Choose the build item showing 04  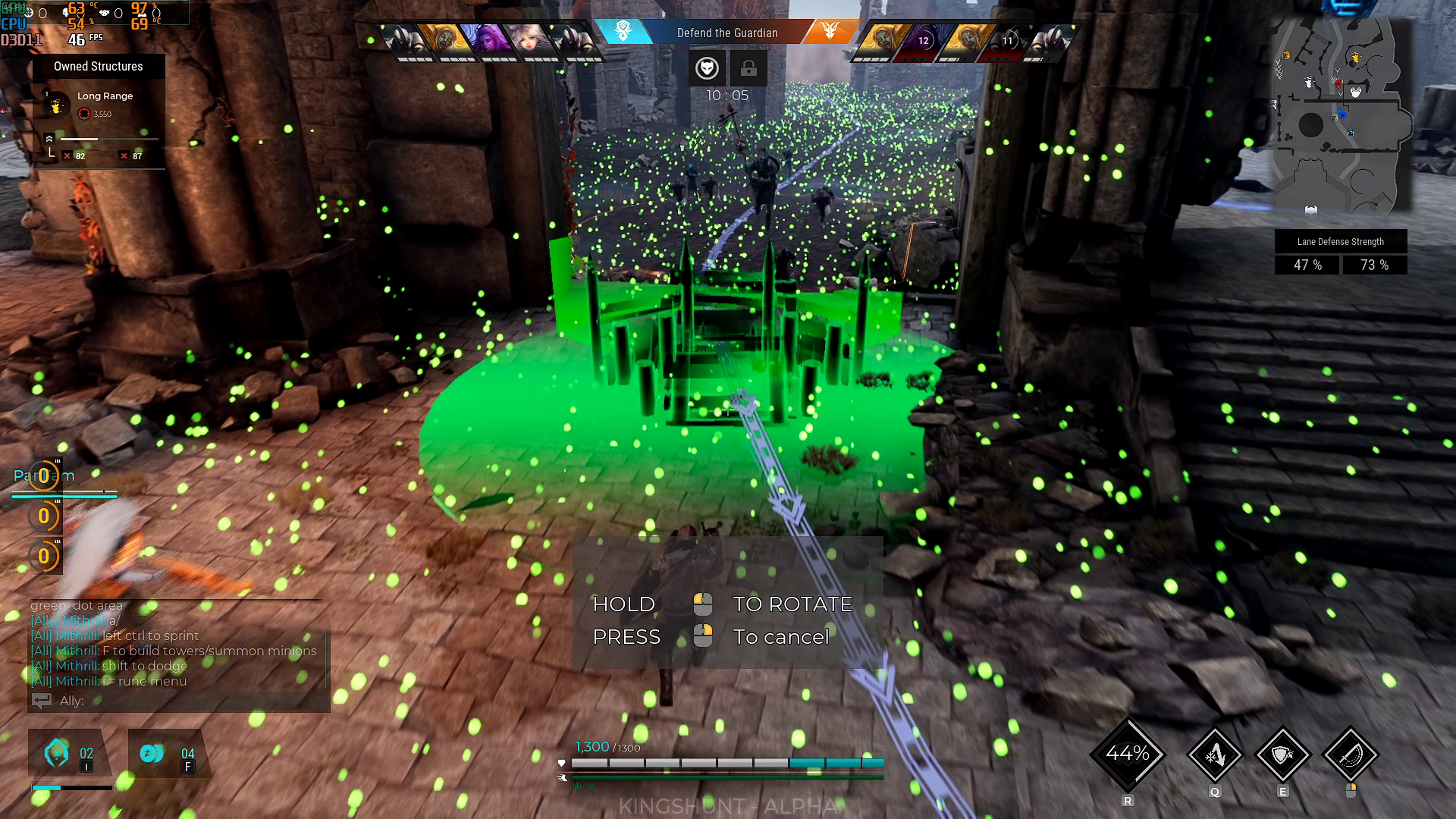tap(168, 754)
